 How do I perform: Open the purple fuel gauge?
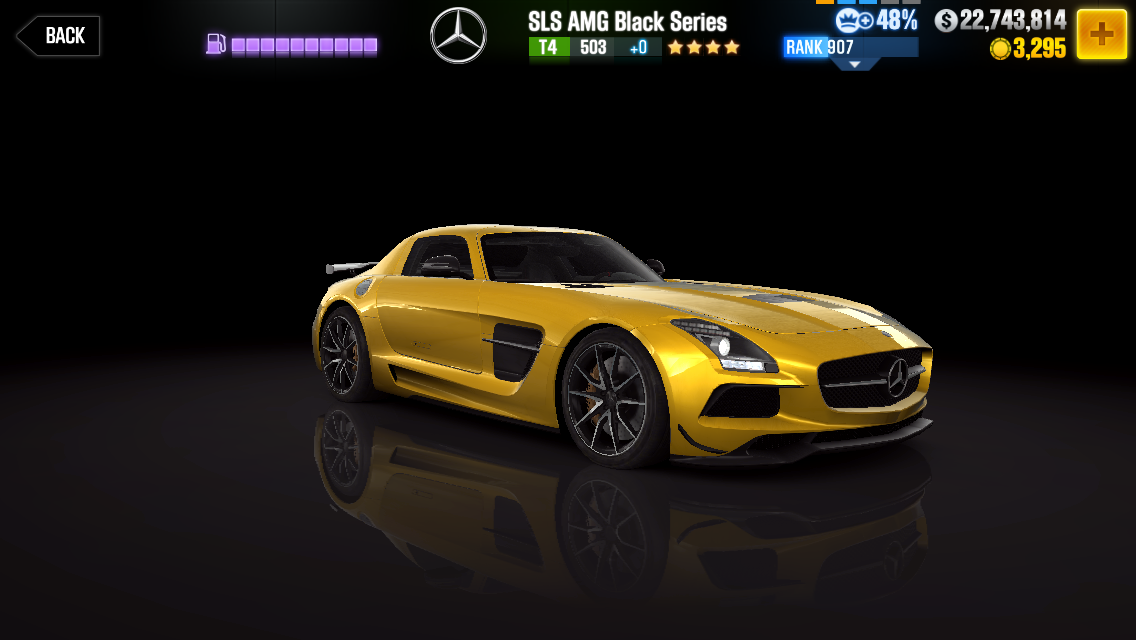pyautogui.click(x=292, y=45)
